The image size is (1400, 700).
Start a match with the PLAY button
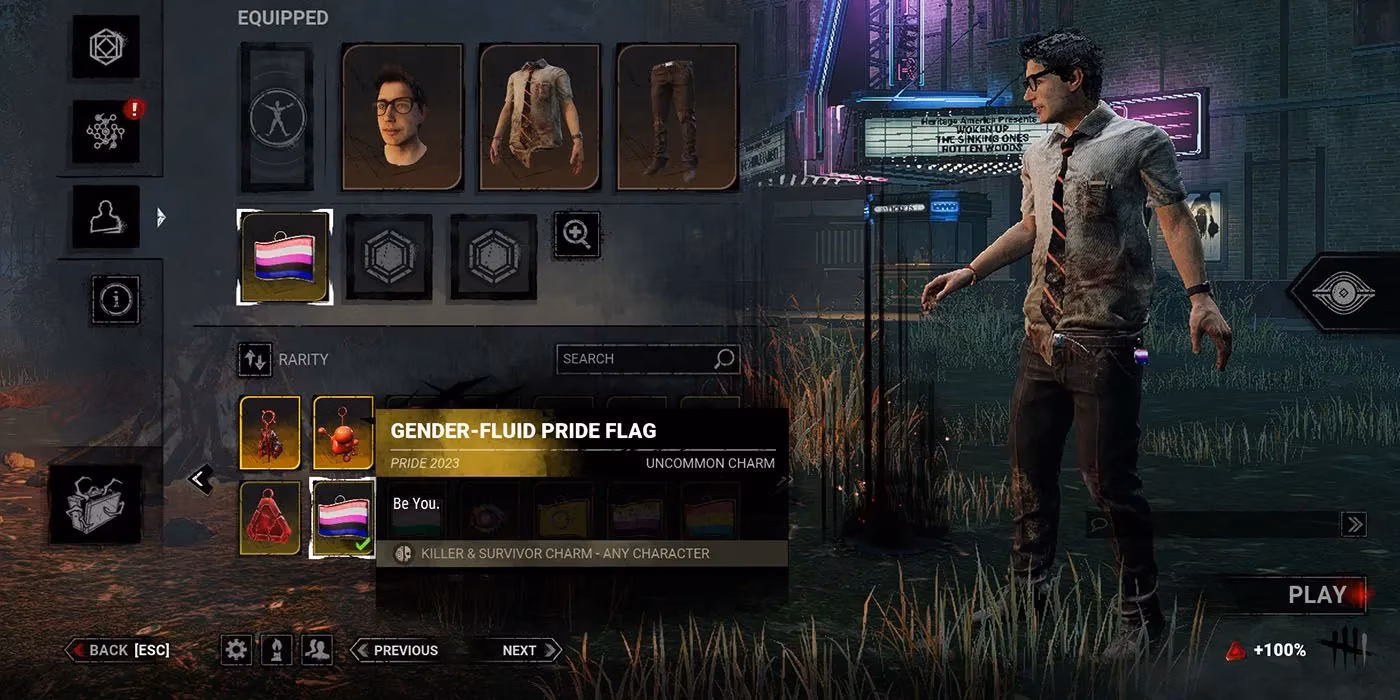(x=1316, y=595)
